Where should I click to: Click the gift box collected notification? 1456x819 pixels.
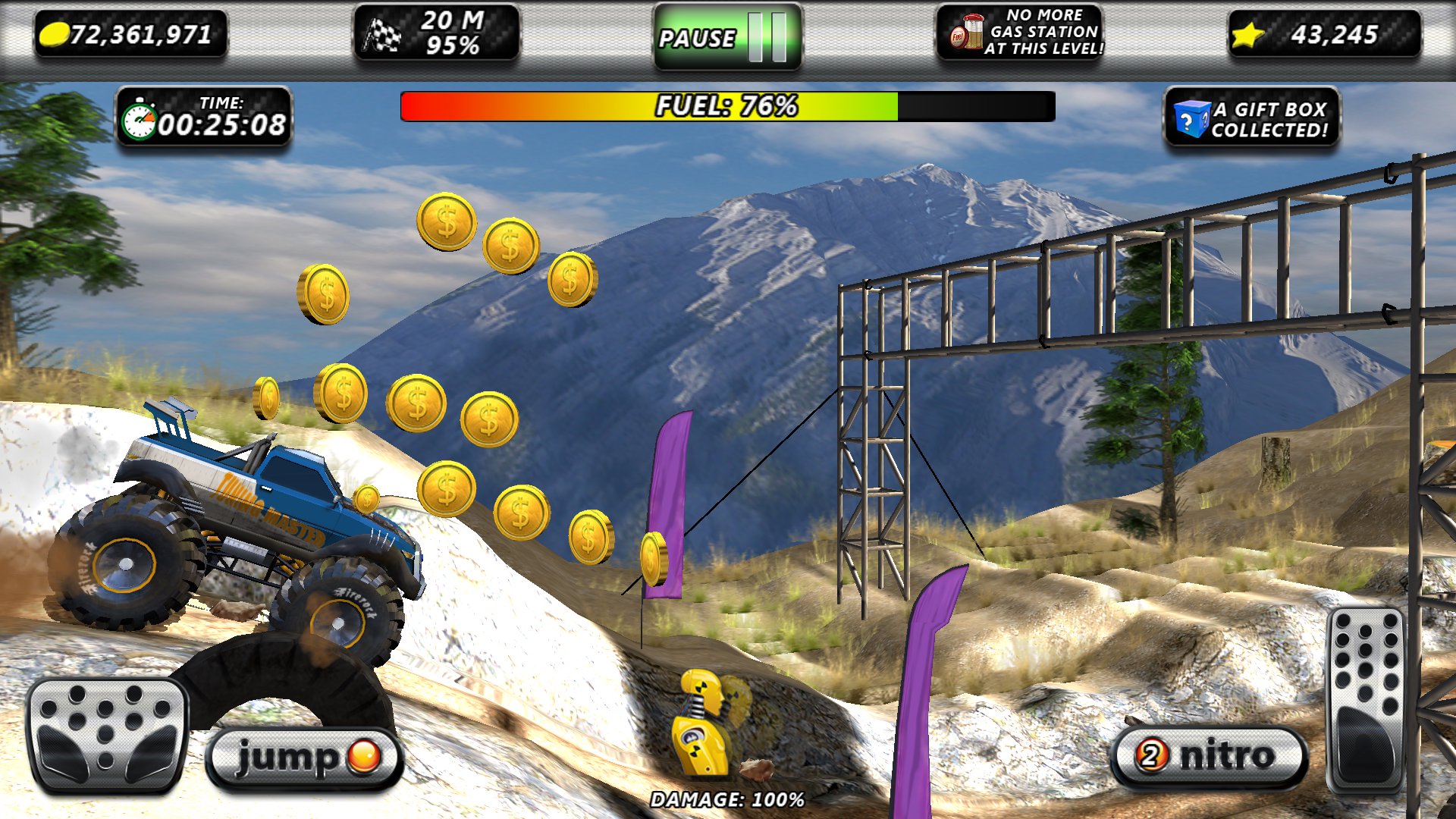point(1268,118)
